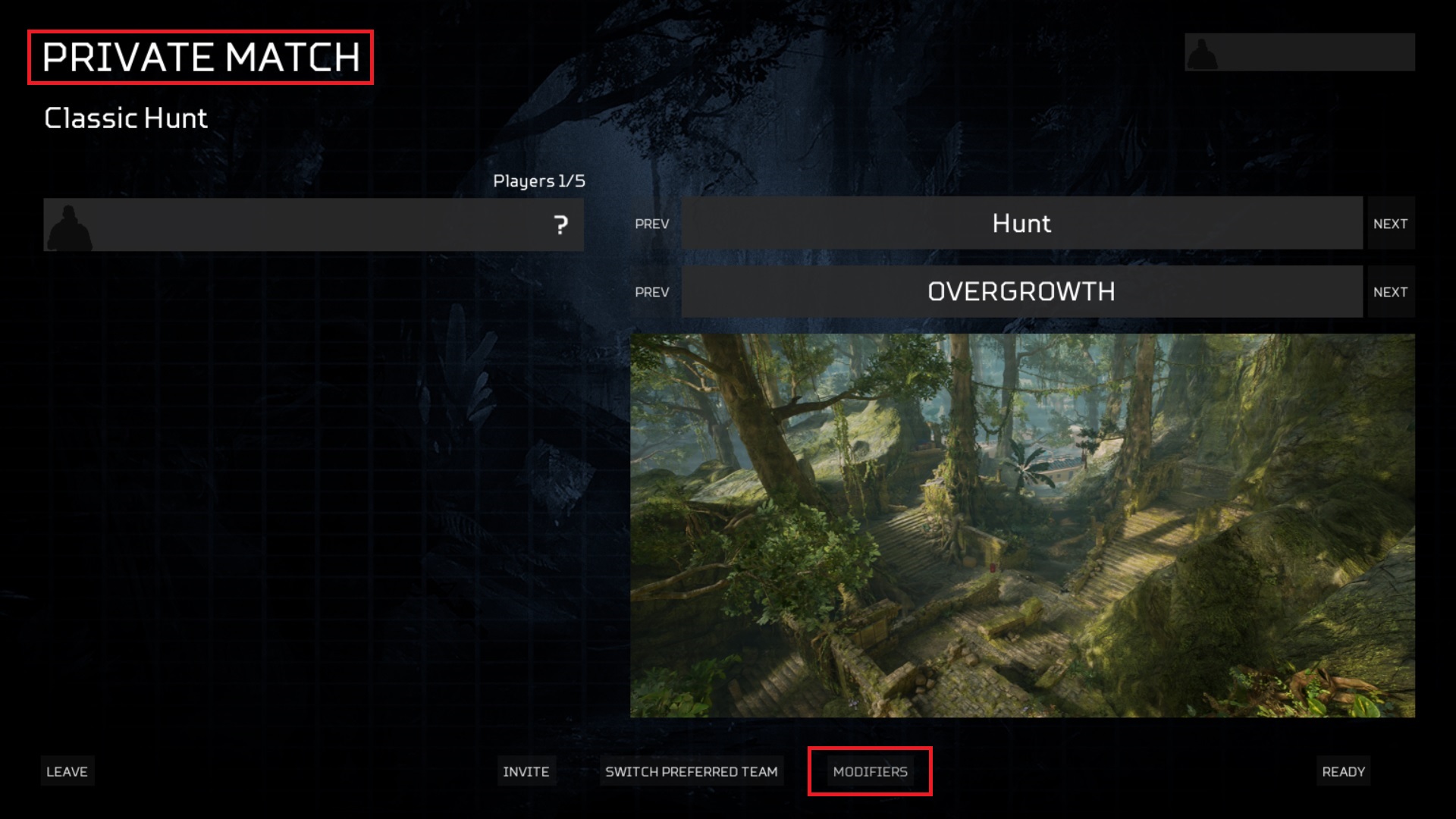
Task: Click Switch Preferred Team
Action: [x=691, y=771]
